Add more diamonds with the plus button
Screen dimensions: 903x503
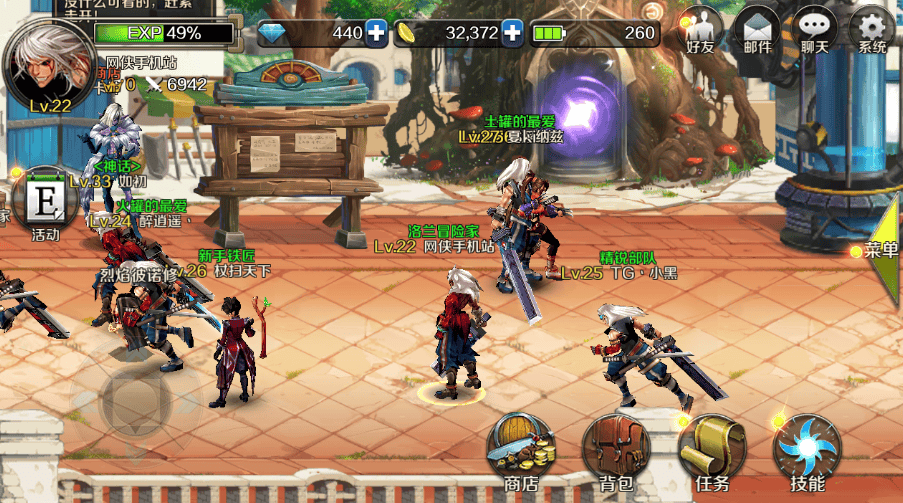[x=376, y=33]
